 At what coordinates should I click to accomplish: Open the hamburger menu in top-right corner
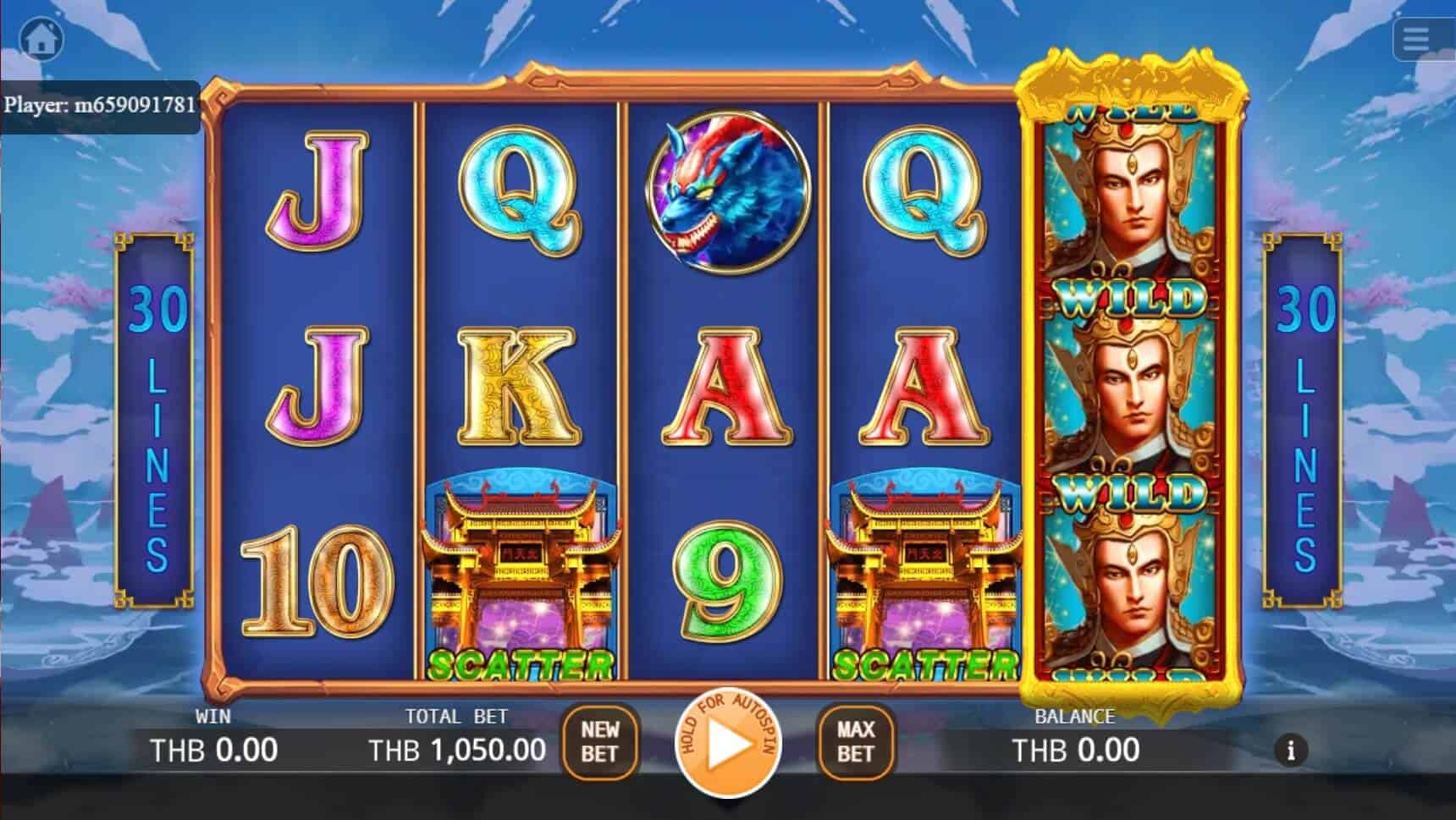point(1416,37)
